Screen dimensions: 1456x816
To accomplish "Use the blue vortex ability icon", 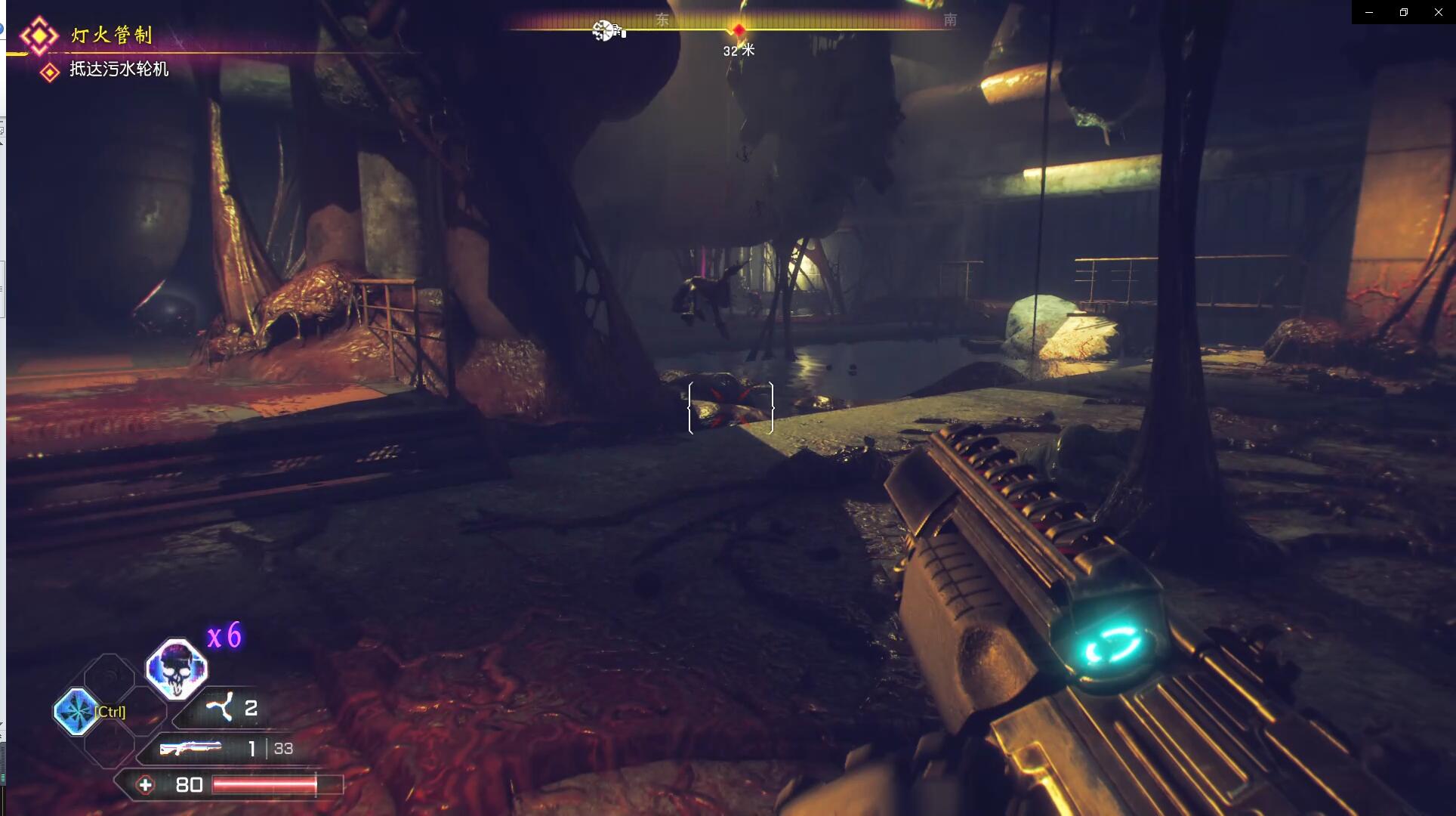I will 76,711.
